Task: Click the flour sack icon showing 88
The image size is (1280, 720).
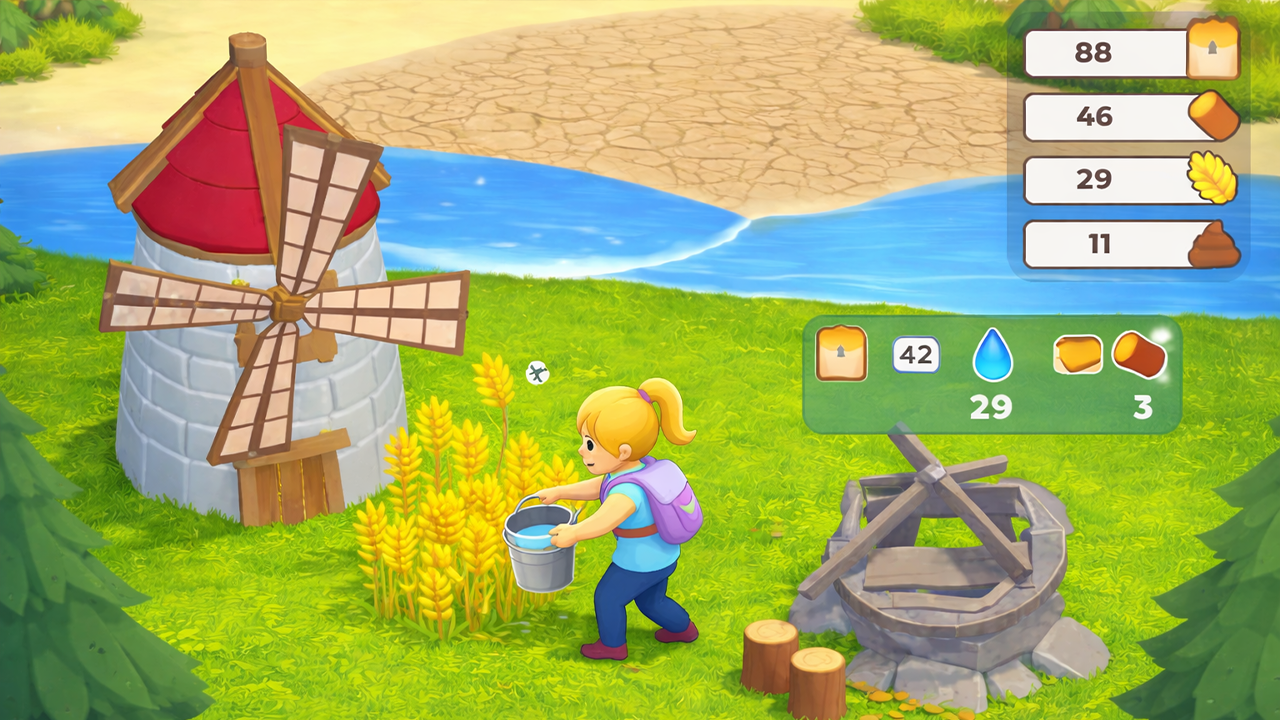Action: tap(1213, 52)
